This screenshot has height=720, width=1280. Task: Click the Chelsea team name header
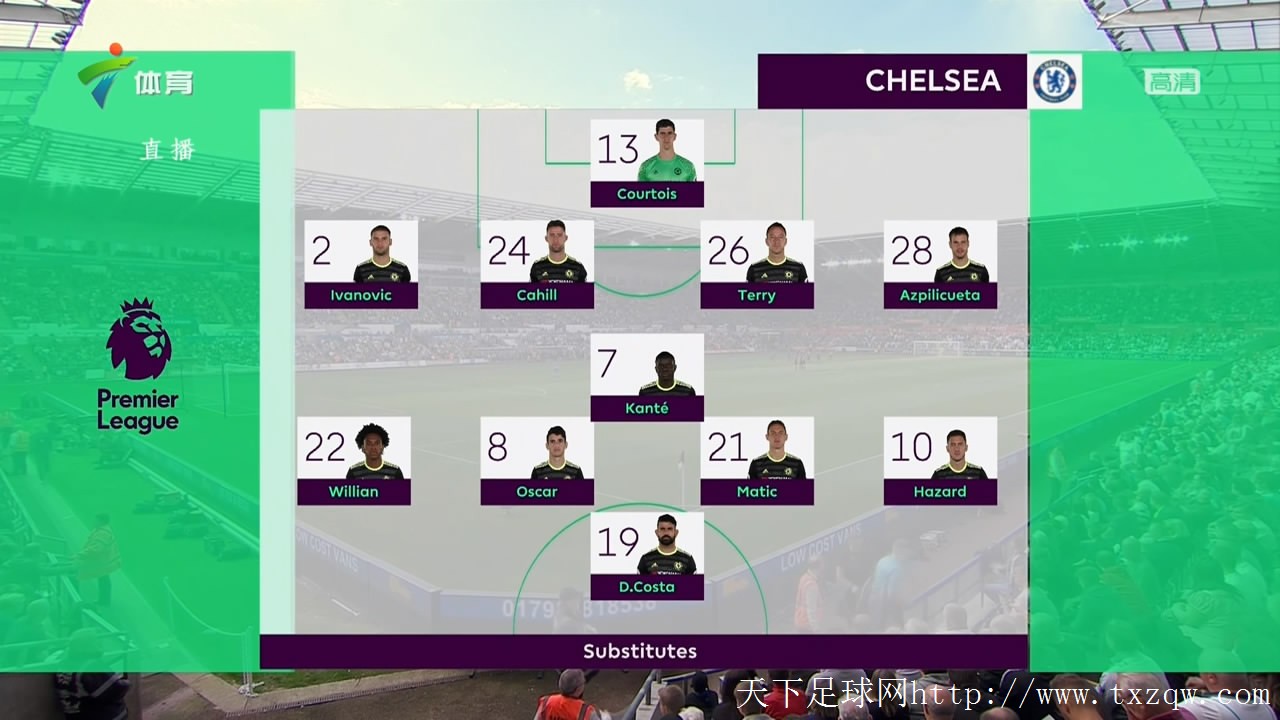[892, 81]
